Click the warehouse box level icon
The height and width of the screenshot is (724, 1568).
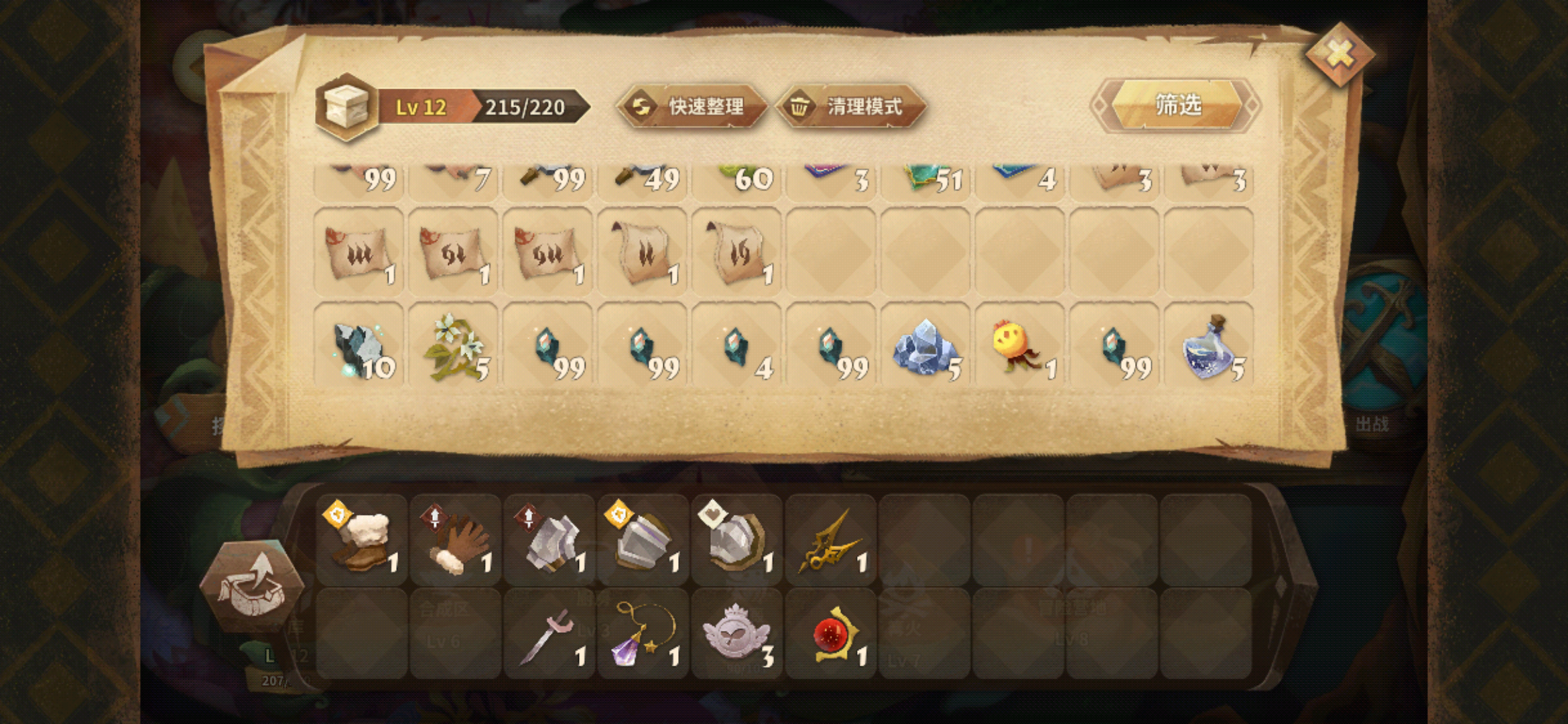click(346, 107)
